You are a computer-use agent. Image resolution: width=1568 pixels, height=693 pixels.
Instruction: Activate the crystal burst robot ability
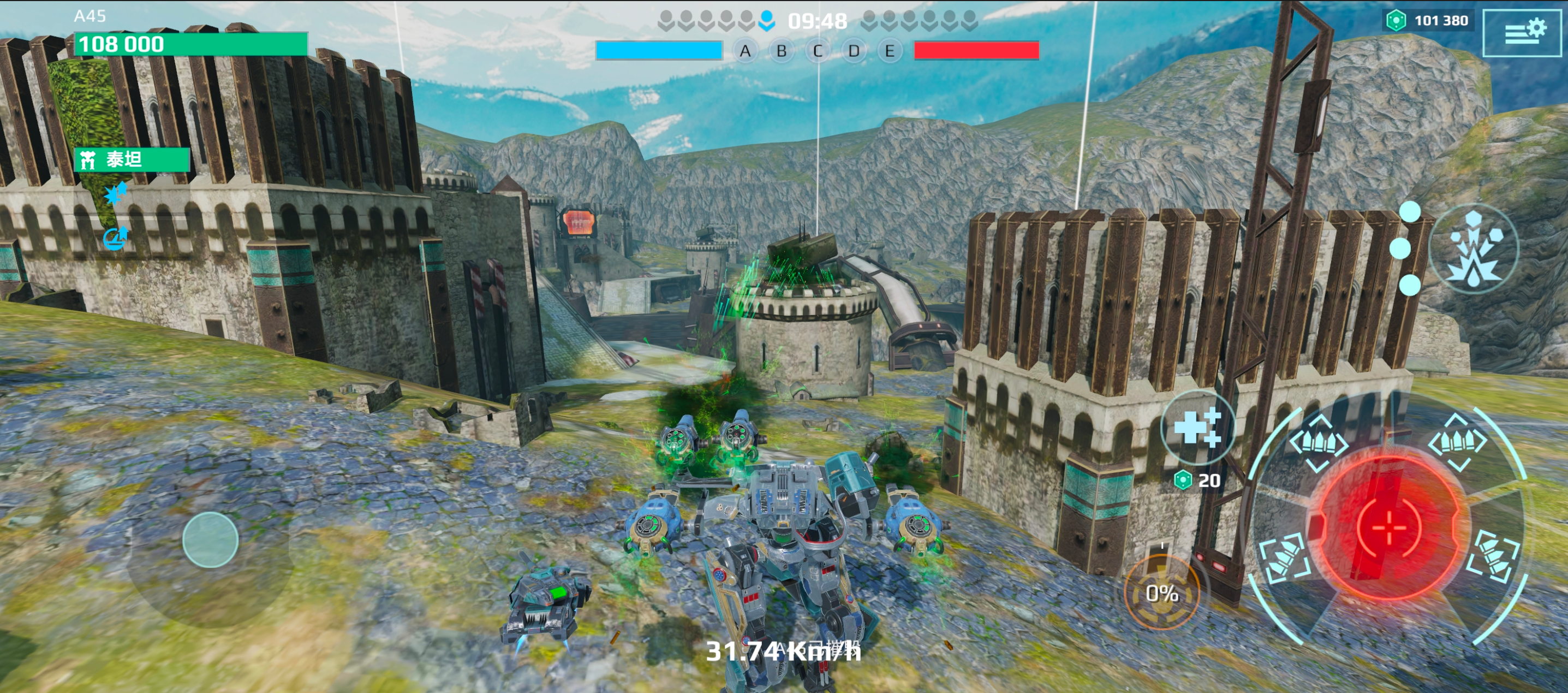tap(1474, 250)
